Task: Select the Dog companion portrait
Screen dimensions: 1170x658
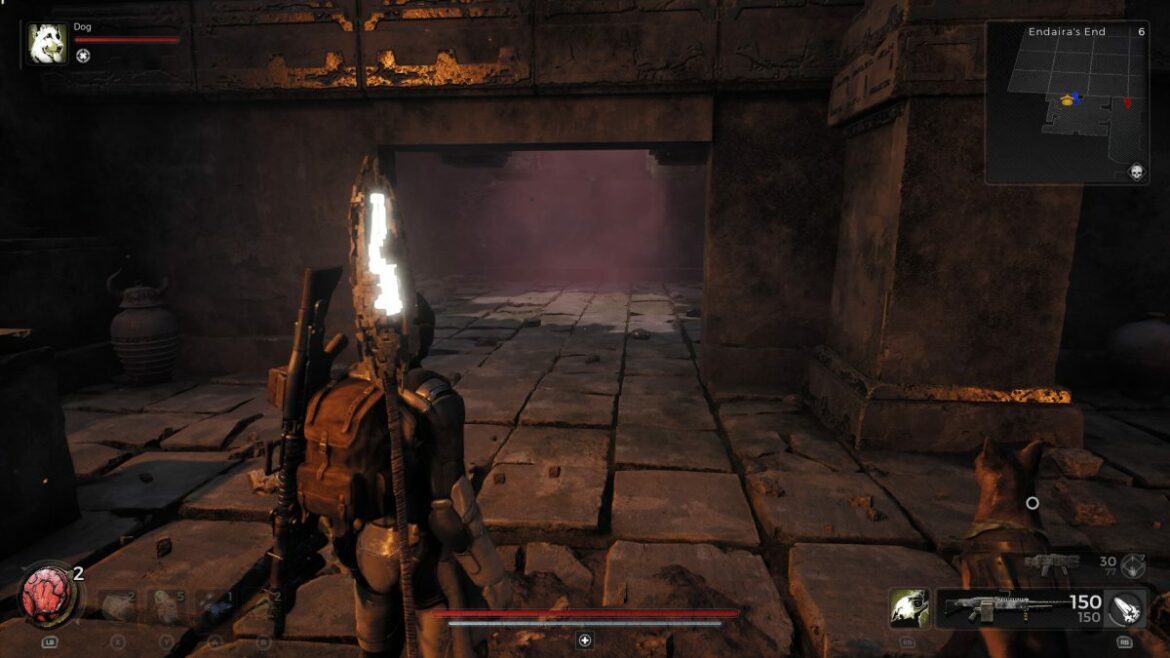Action: click(x=47, y=44)
